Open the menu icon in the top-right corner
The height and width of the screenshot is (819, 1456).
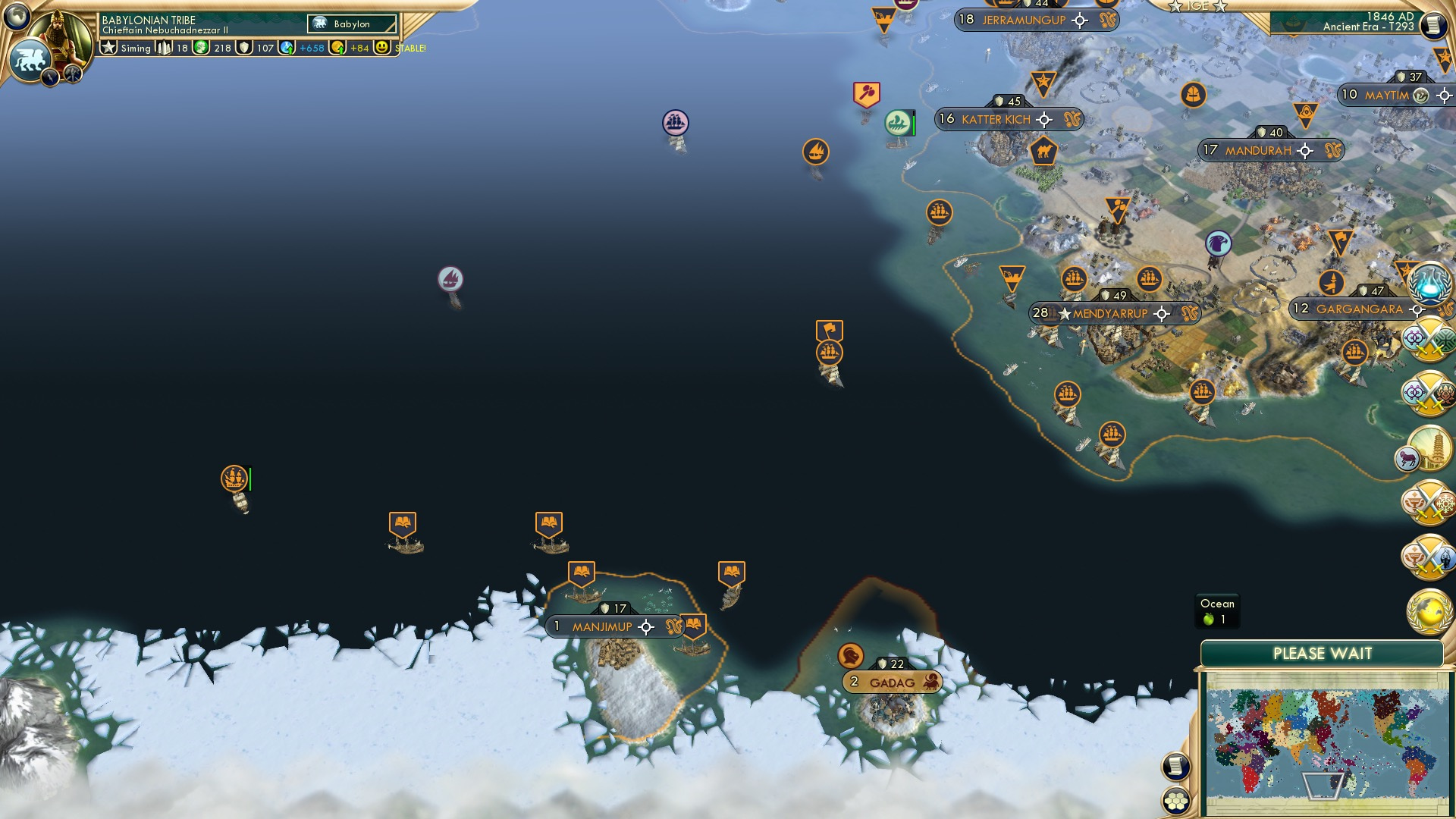click(x=1435, y=24)
